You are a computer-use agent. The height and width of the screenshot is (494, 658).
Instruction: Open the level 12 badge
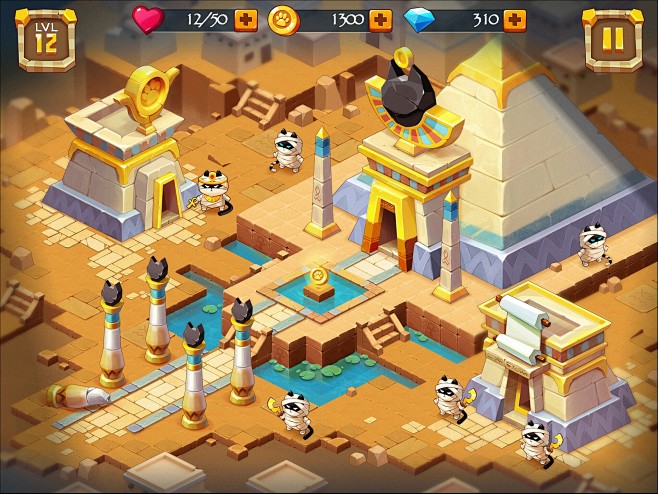pyautogui.click(x=47, y=40)
